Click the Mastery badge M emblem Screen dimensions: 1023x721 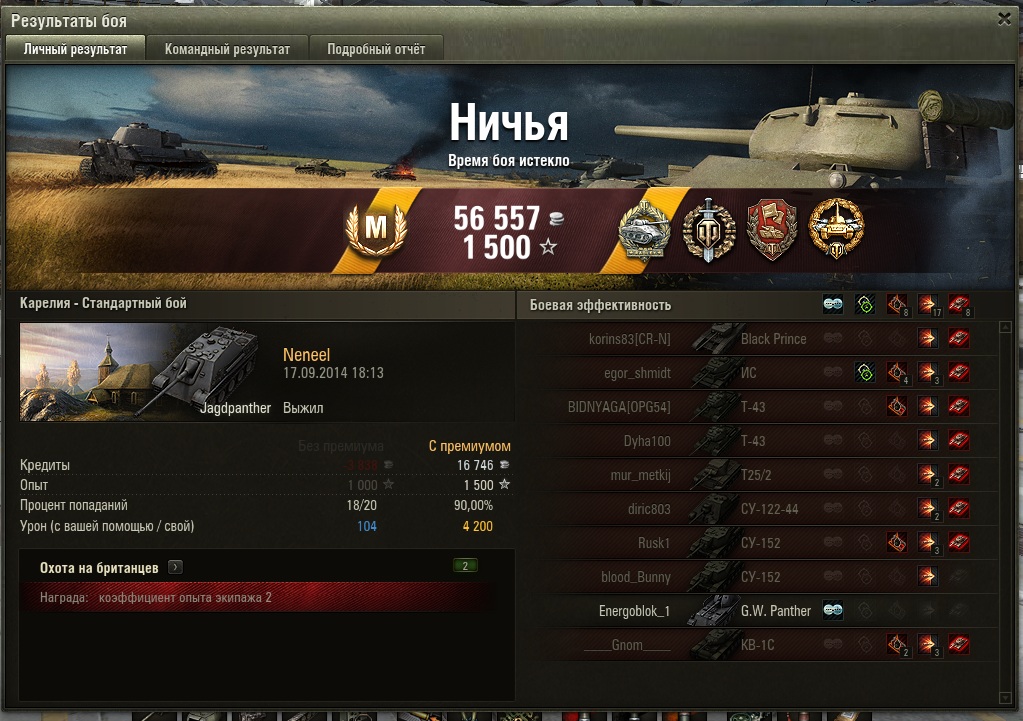(x=375, y=228)
